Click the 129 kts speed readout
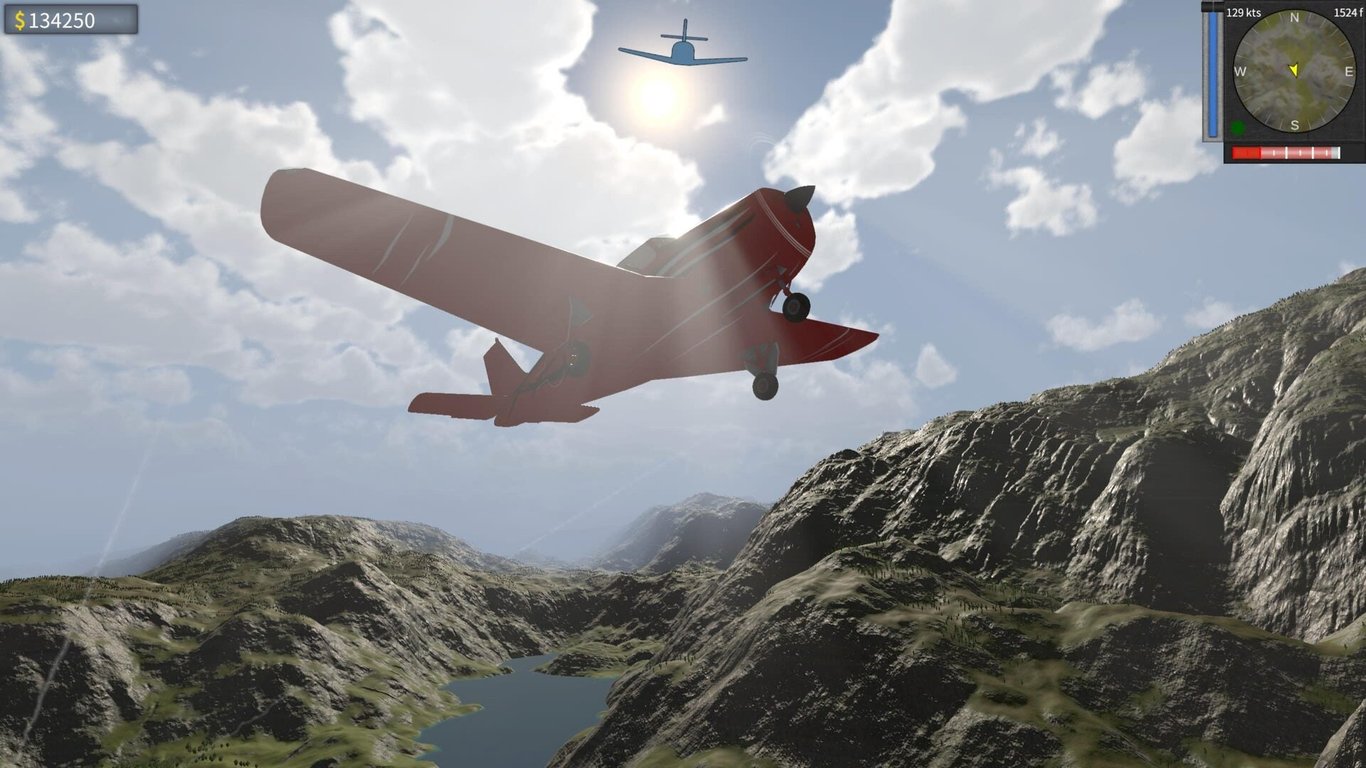This screenshot has width=1366, height=768. click(x=1243, y=12)
